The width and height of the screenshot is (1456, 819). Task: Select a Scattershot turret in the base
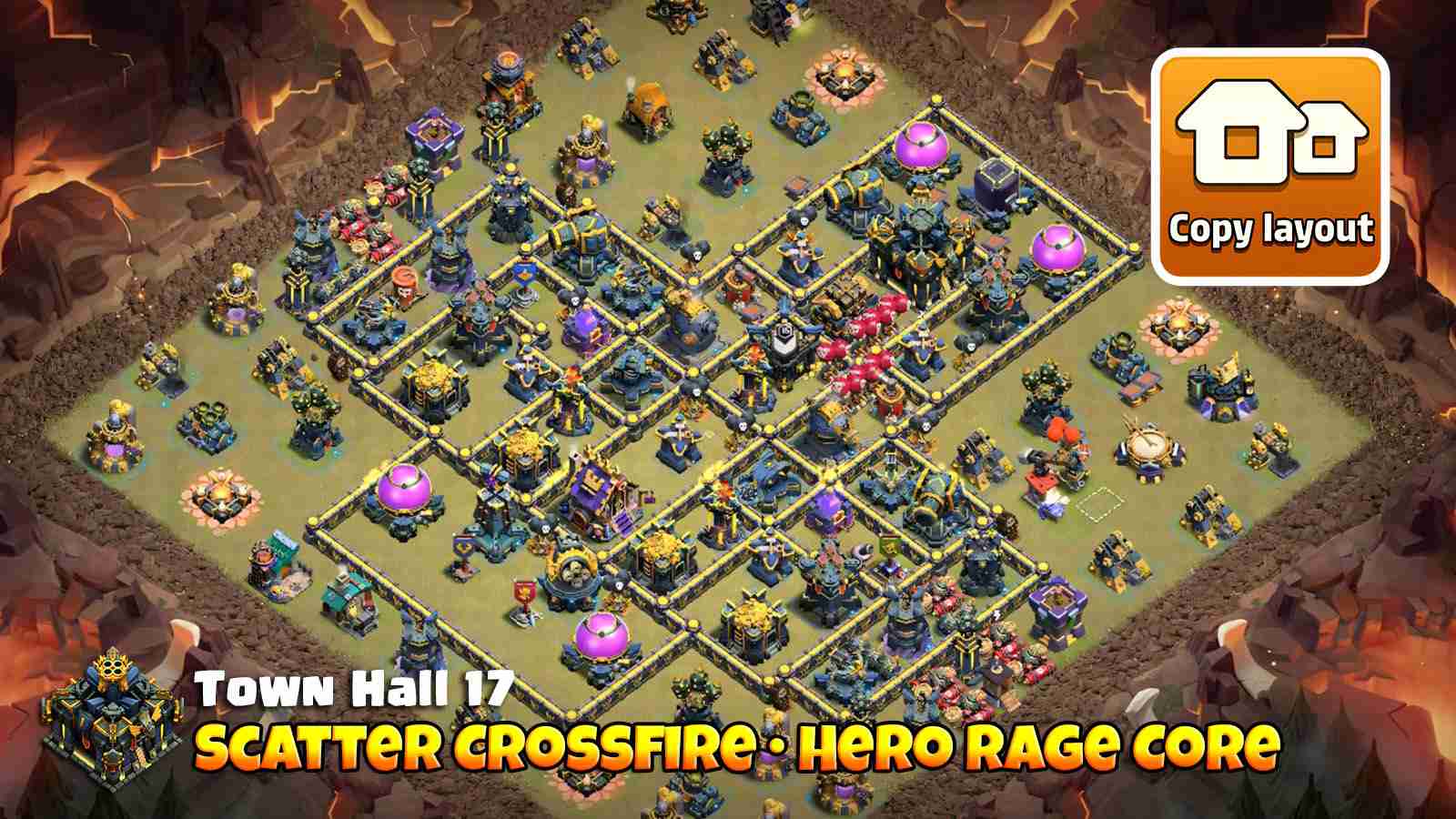pyautogui.click(x=573, y=569)
